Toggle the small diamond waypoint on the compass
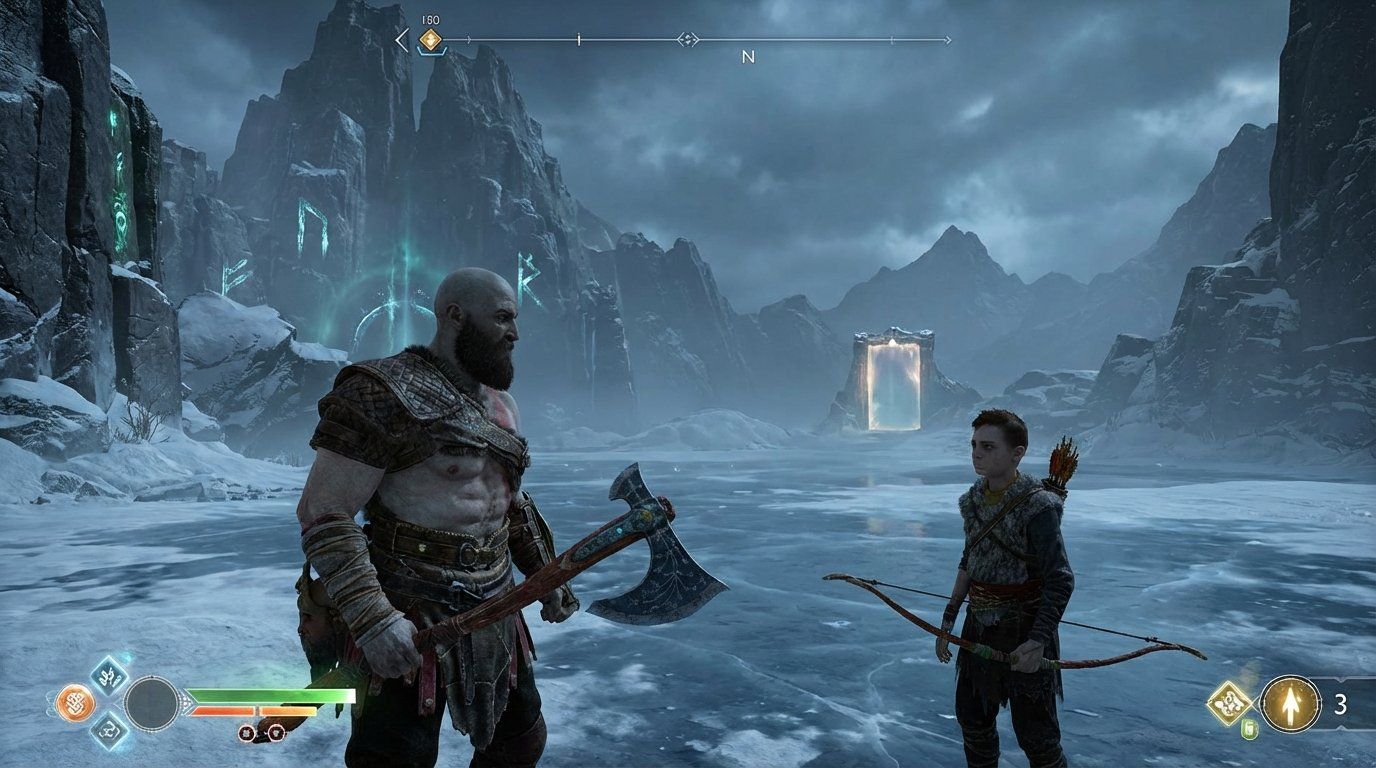Viewport: 1376px width, 768px height. (687, 39)
